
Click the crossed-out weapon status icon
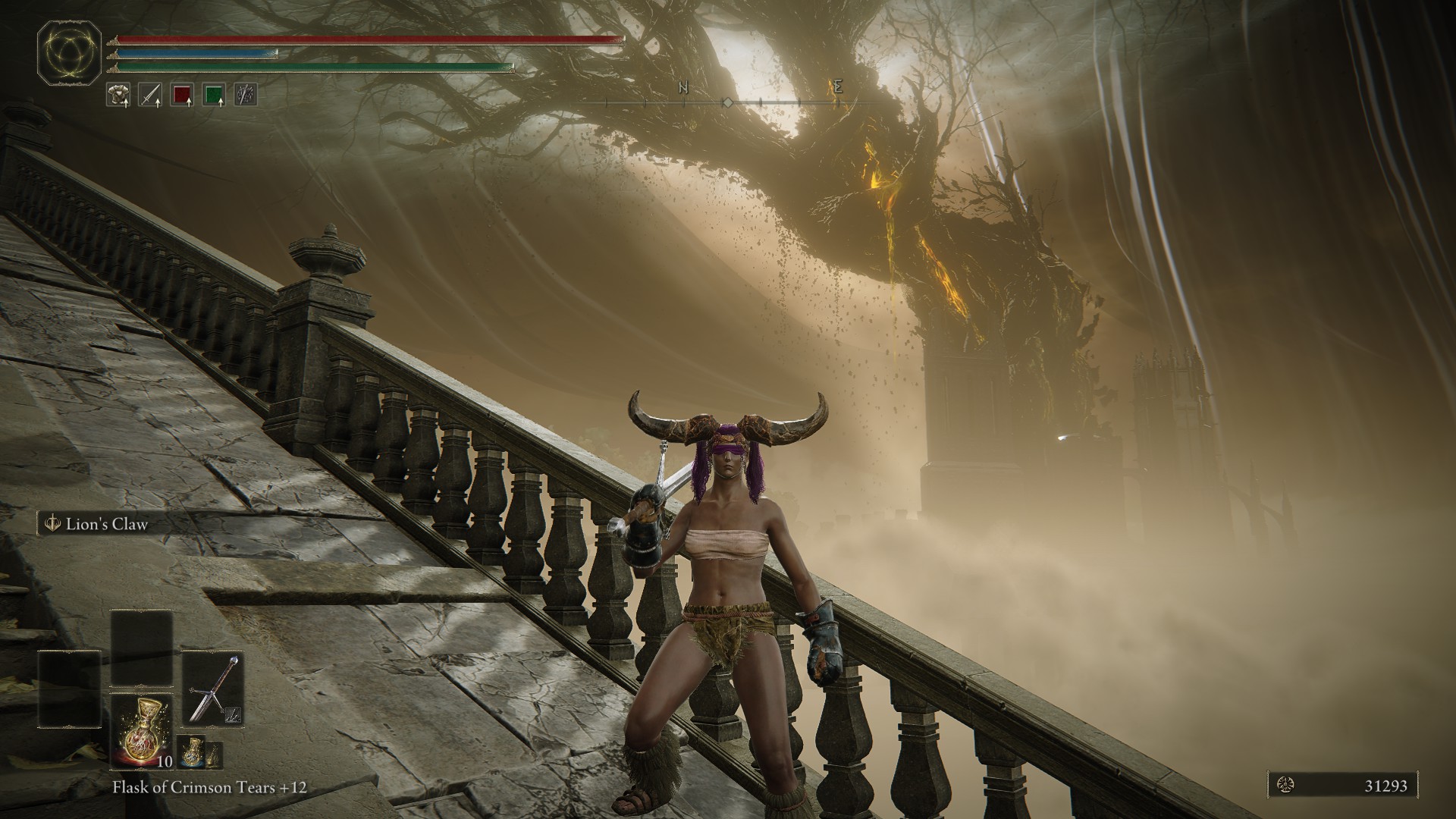pos(246,94)
